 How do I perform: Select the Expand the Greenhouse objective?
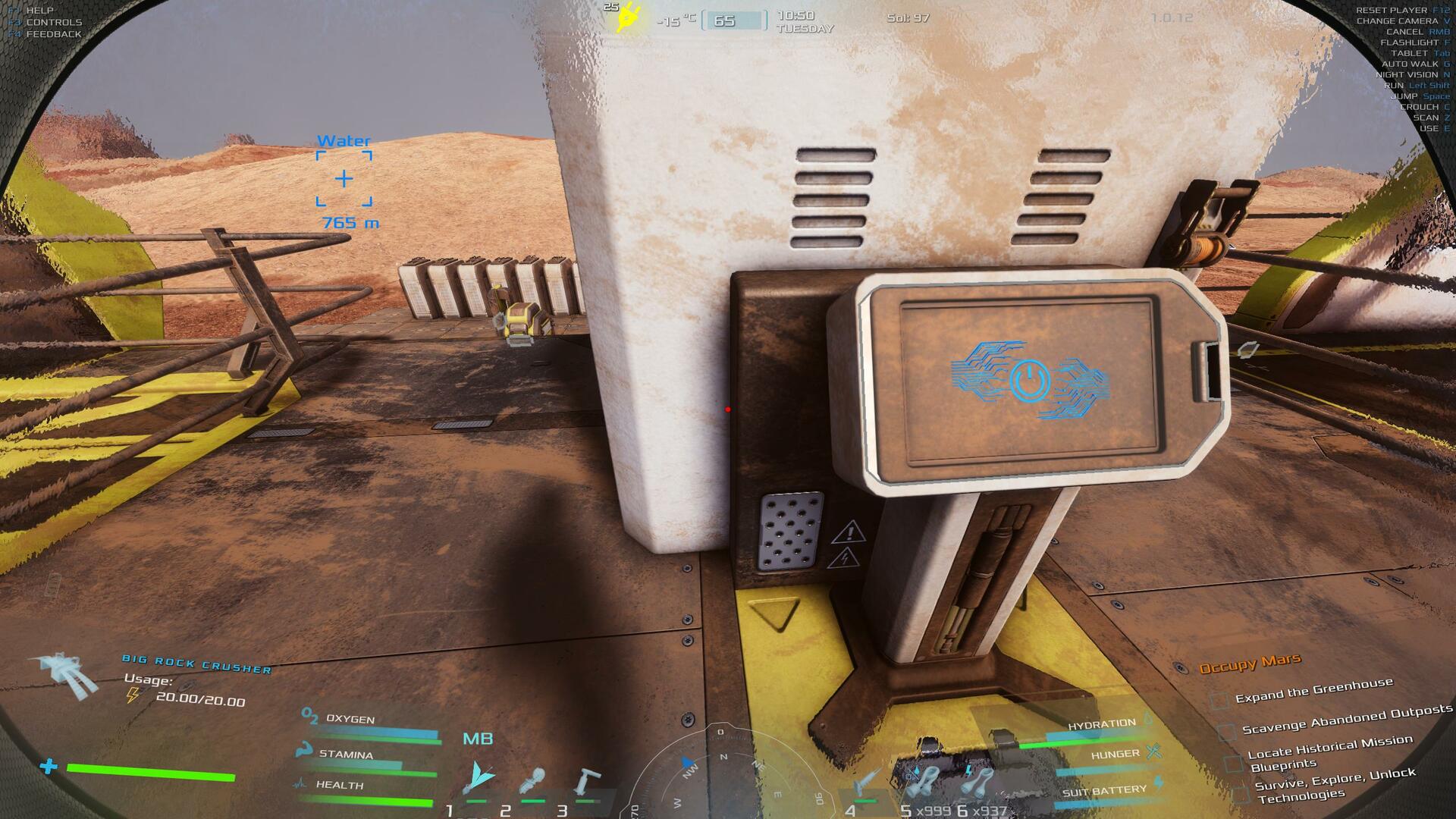pyautogui.click(x=1313, y=691)
